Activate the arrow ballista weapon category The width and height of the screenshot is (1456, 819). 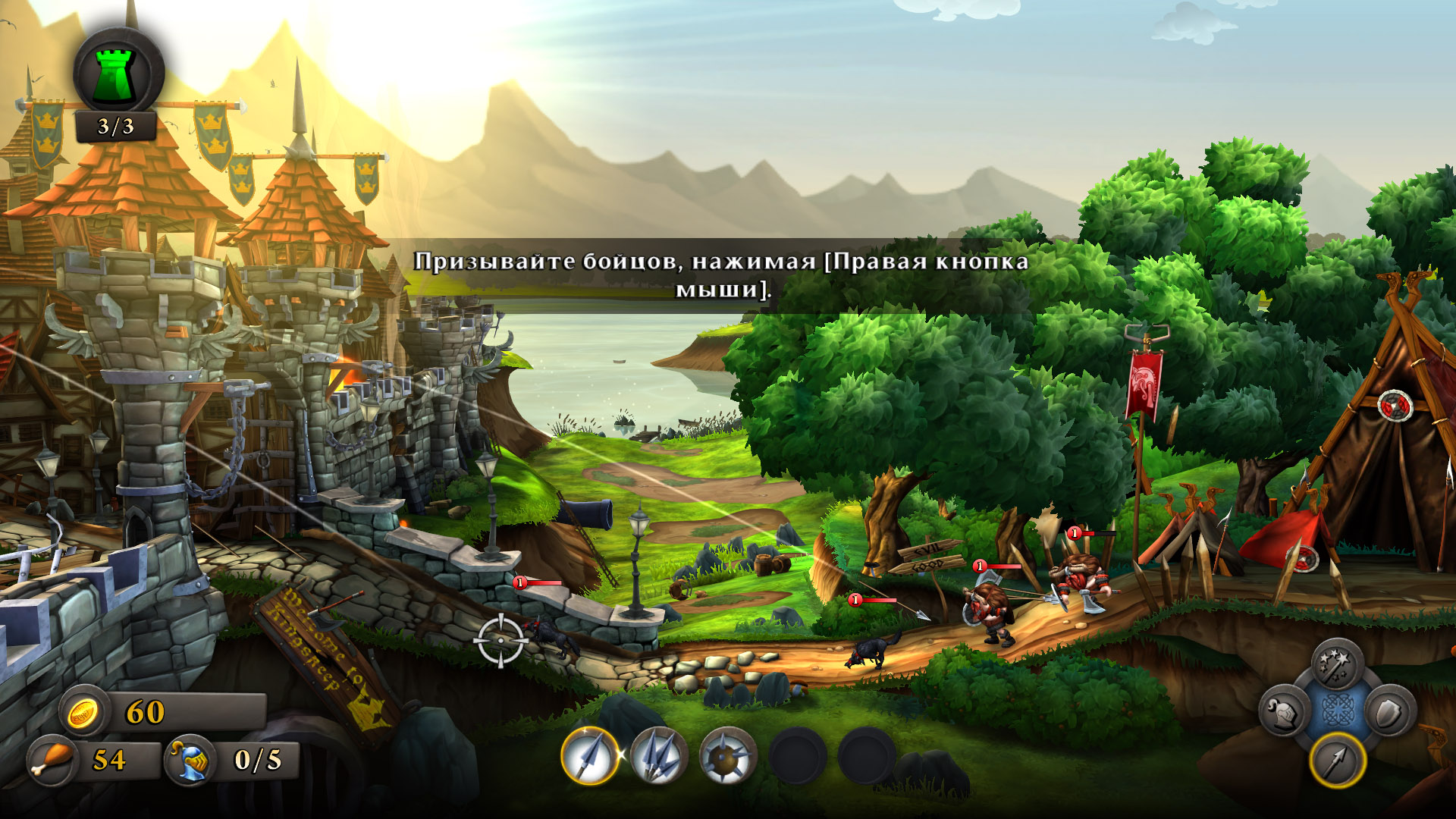tap(1337, 761)
